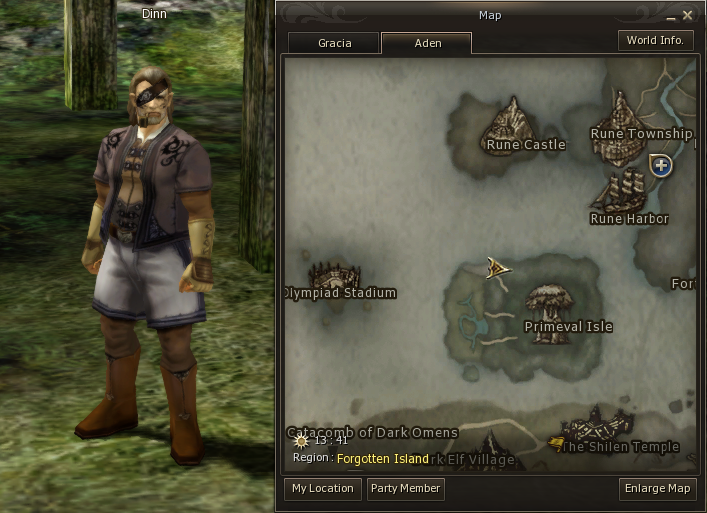Close the Map window
This screenshot has height=513, width=707.
(x=687, y=15)
